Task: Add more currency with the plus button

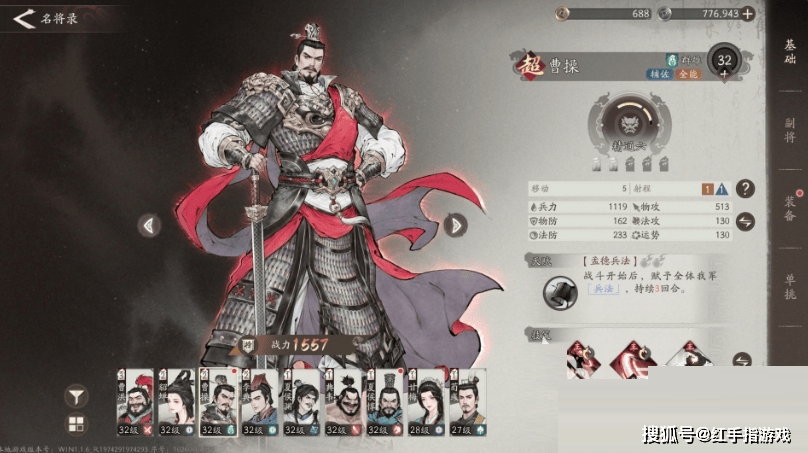Action: (x=747, y=14)
